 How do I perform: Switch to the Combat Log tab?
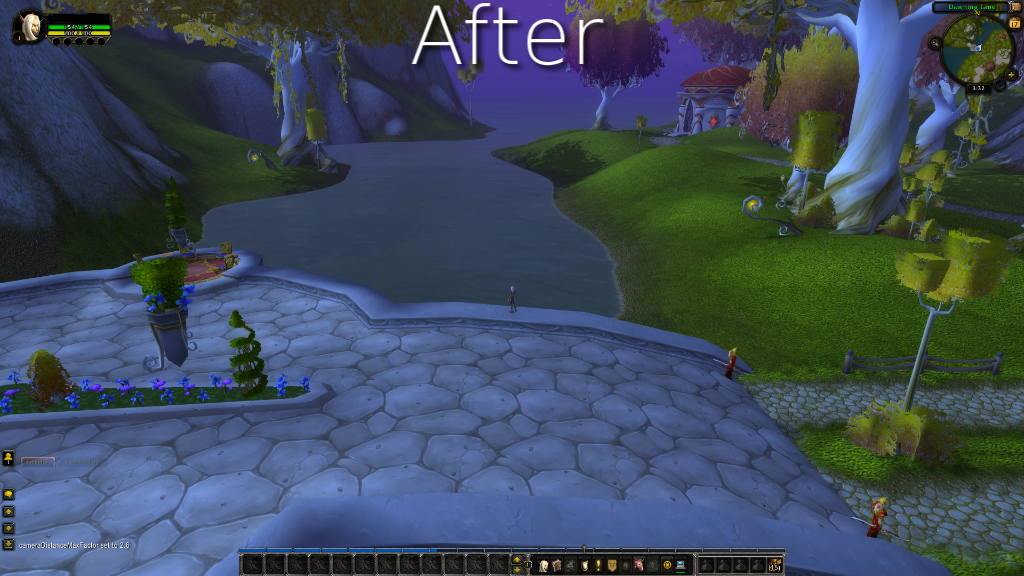click(x=82, y=462)
